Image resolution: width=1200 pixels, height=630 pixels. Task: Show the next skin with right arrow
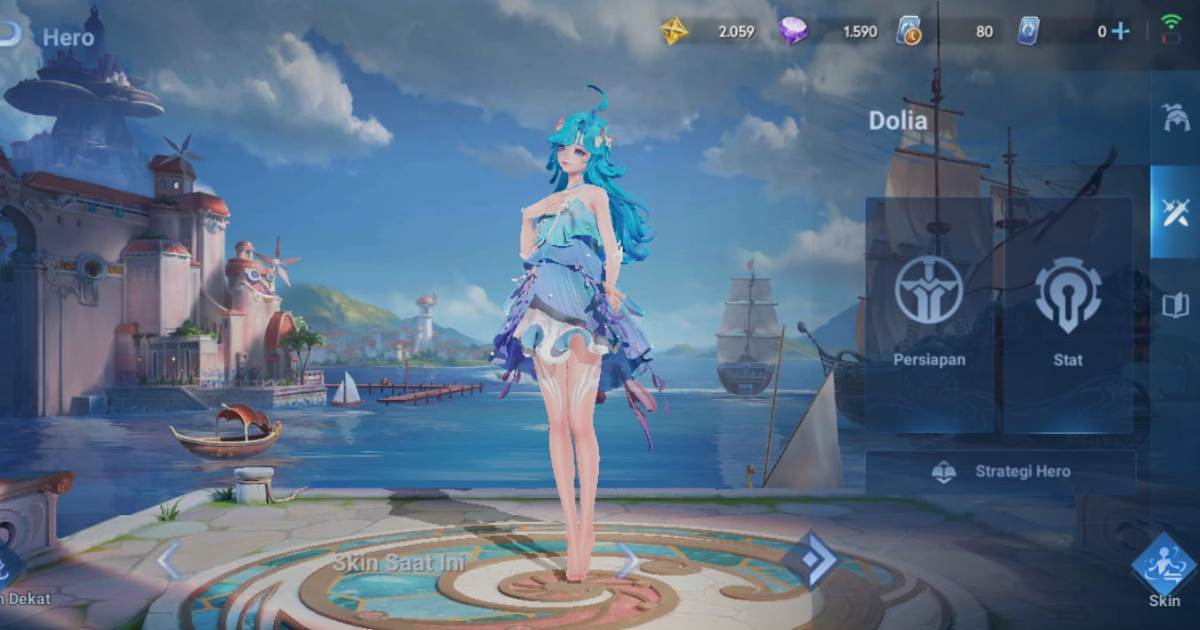pyautogui.click(x=628, y=560)
